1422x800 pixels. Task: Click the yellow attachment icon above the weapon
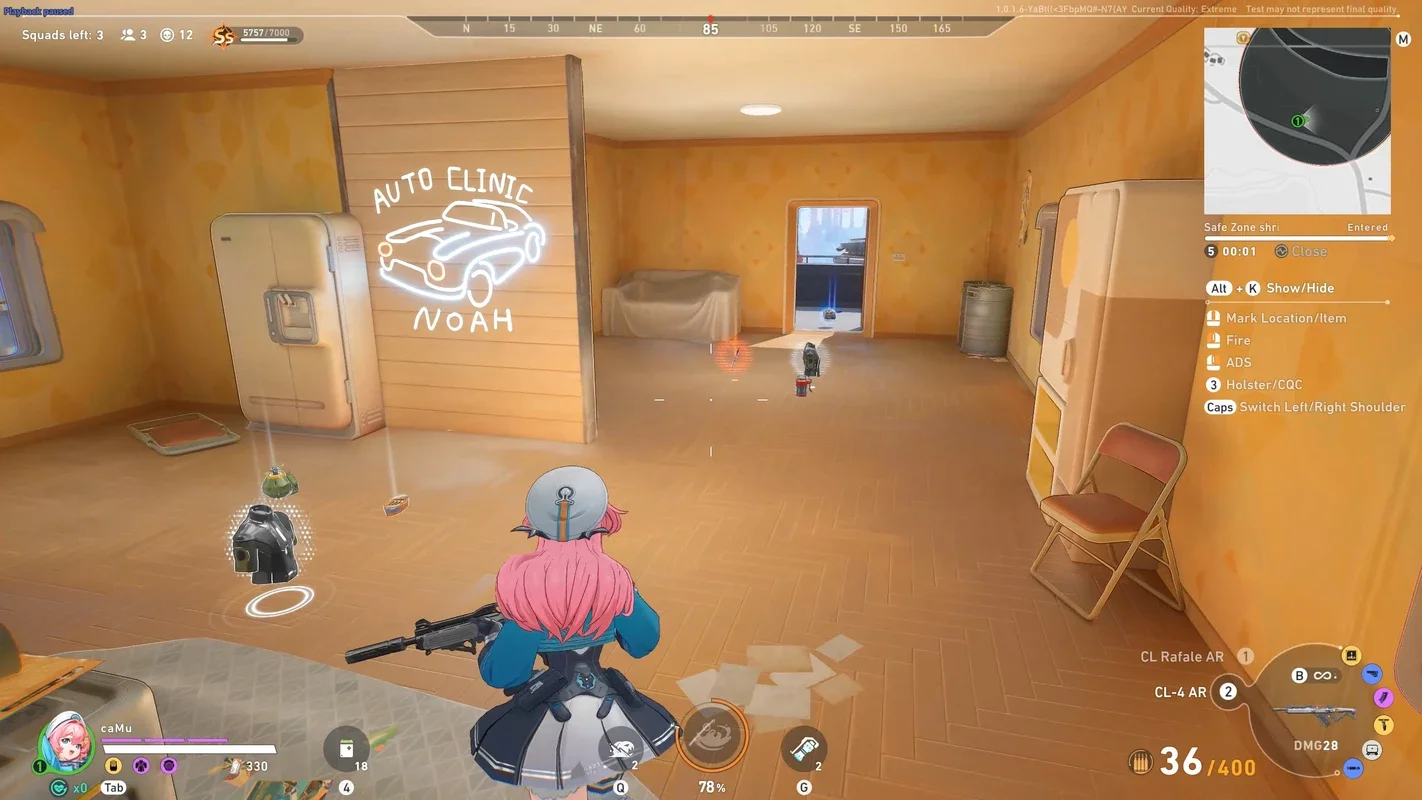[1350, 656]
